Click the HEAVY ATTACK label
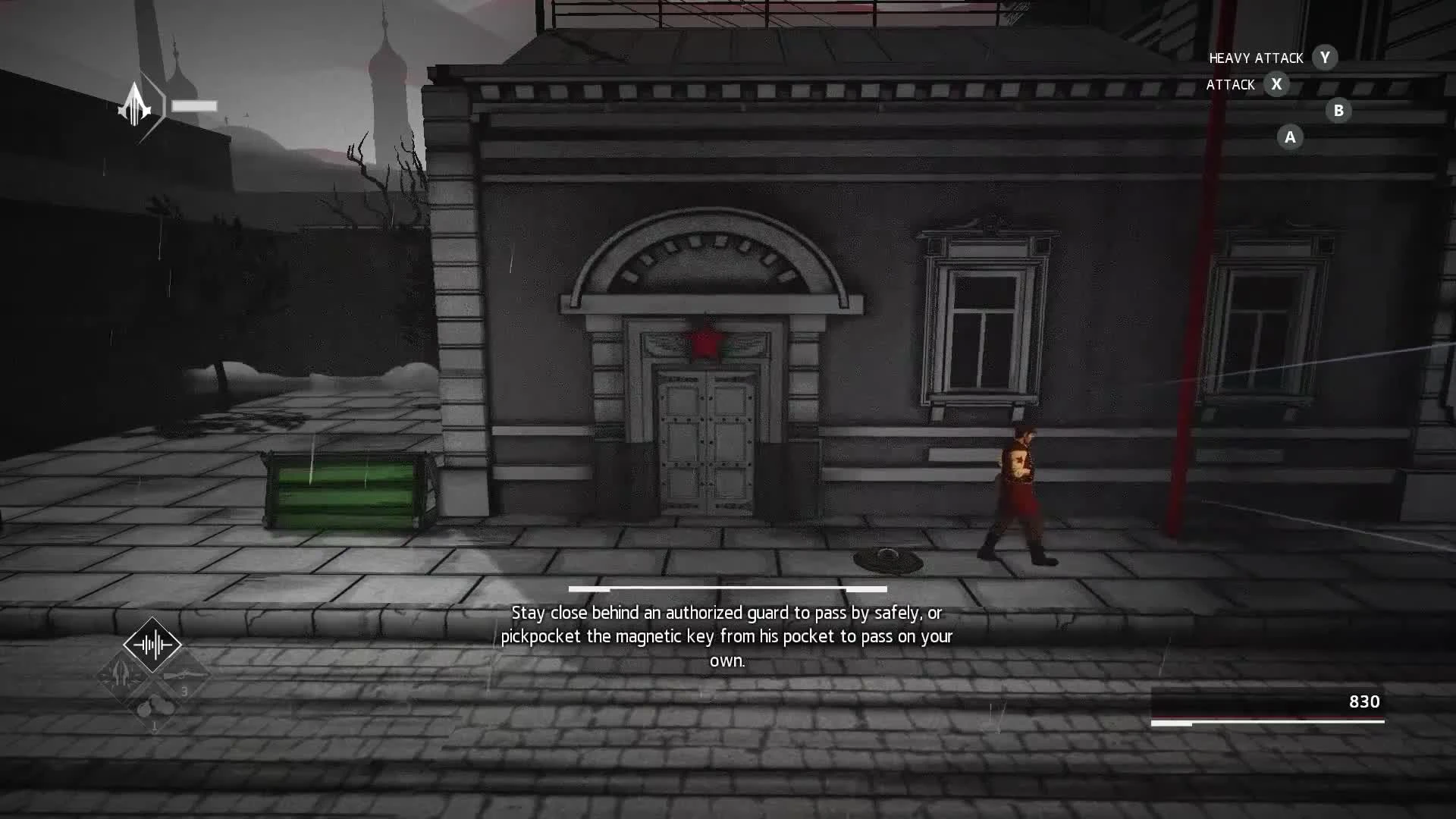1456x819 pixels. click(1256, 58)
